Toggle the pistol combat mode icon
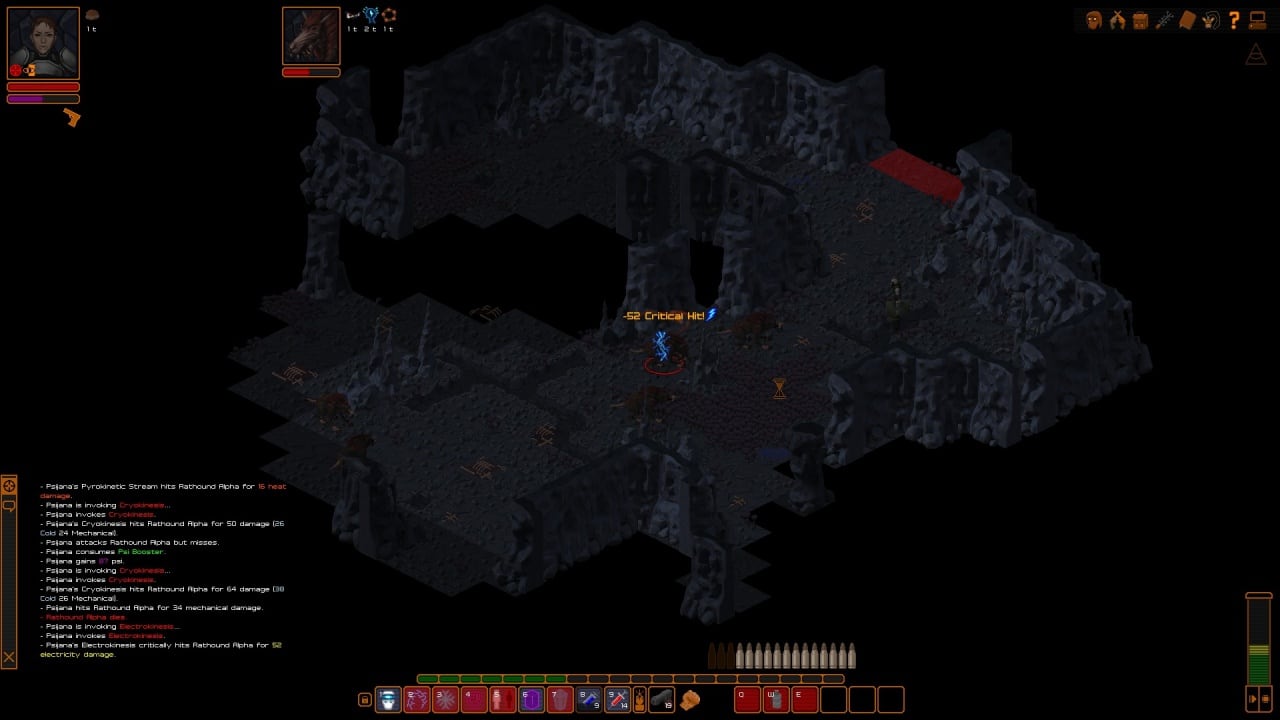 71,117
